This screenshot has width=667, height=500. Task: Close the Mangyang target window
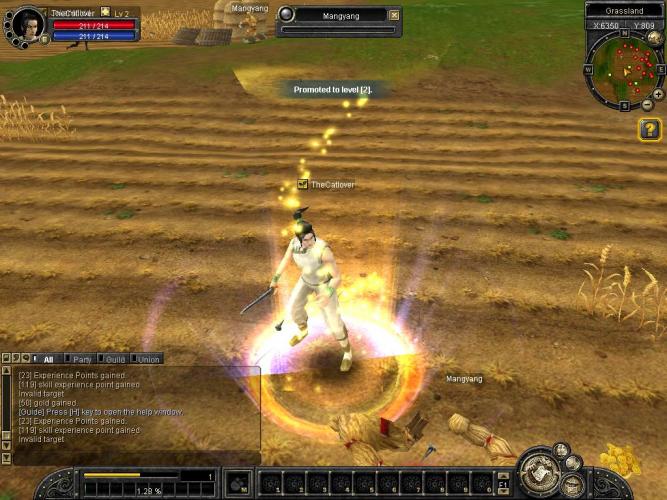pyautogui.click(x=393, y=15)
